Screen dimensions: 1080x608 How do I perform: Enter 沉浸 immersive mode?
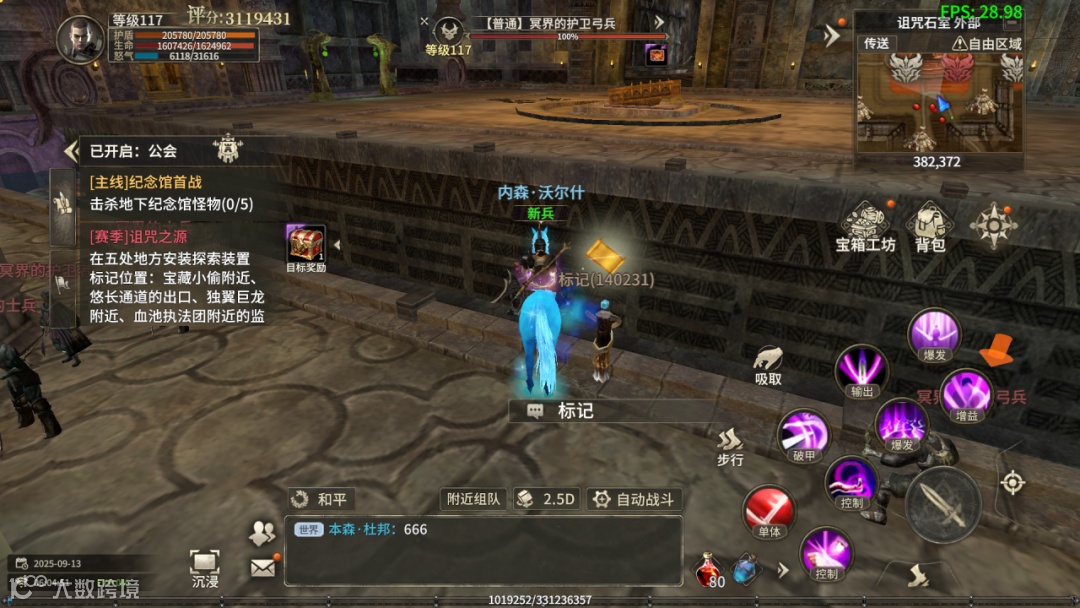(204, 567)
